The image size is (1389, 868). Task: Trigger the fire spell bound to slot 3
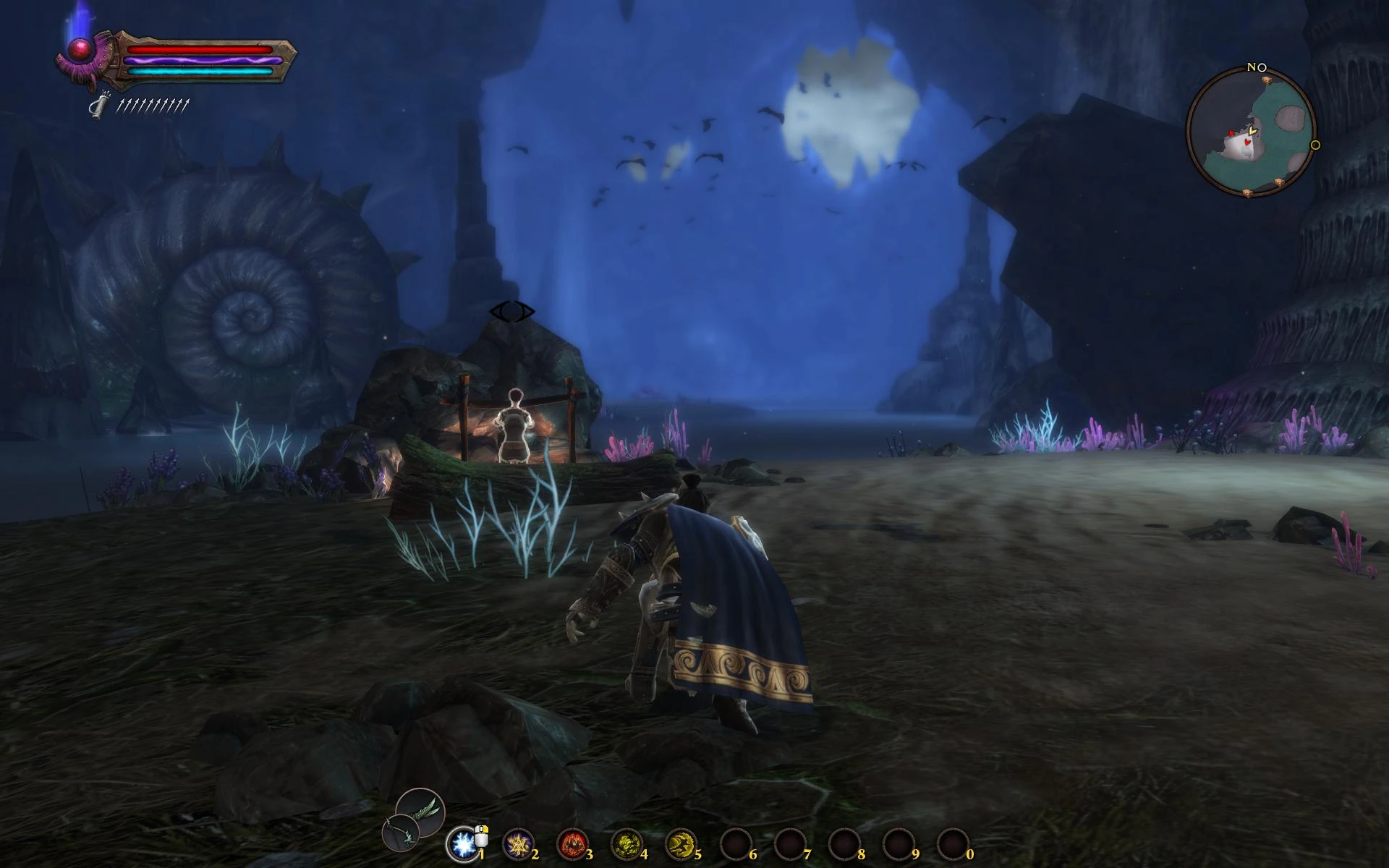pos(572,844)
